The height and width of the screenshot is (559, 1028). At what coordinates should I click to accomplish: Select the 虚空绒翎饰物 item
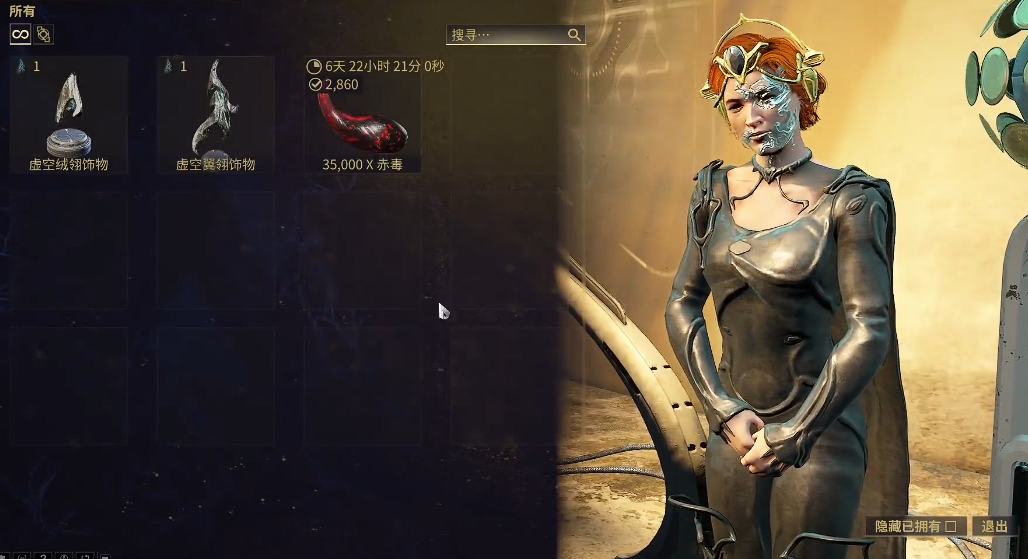[x=68, y=115]
